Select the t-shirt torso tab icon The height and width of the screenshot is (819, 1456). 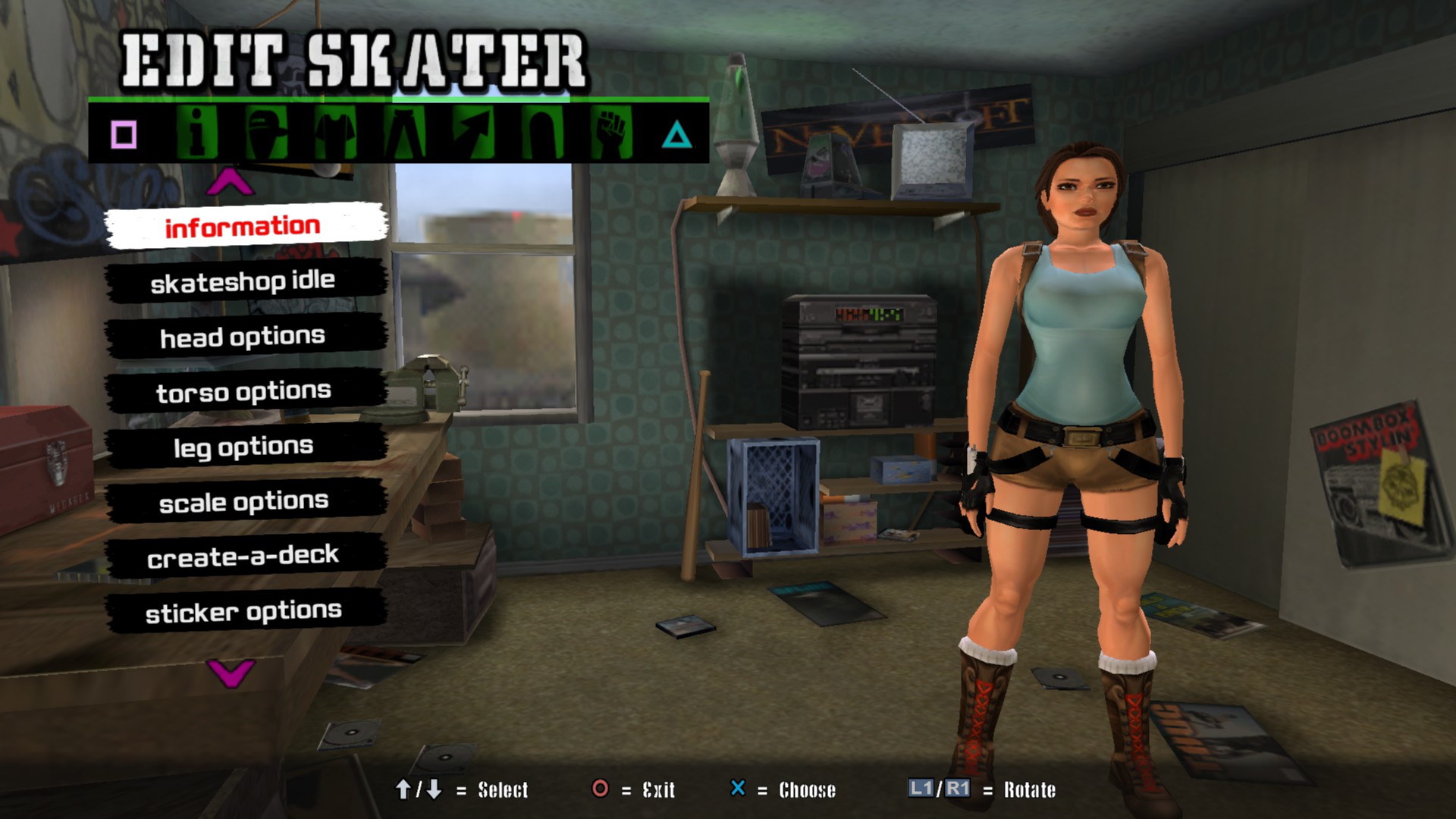coord(336,133)
